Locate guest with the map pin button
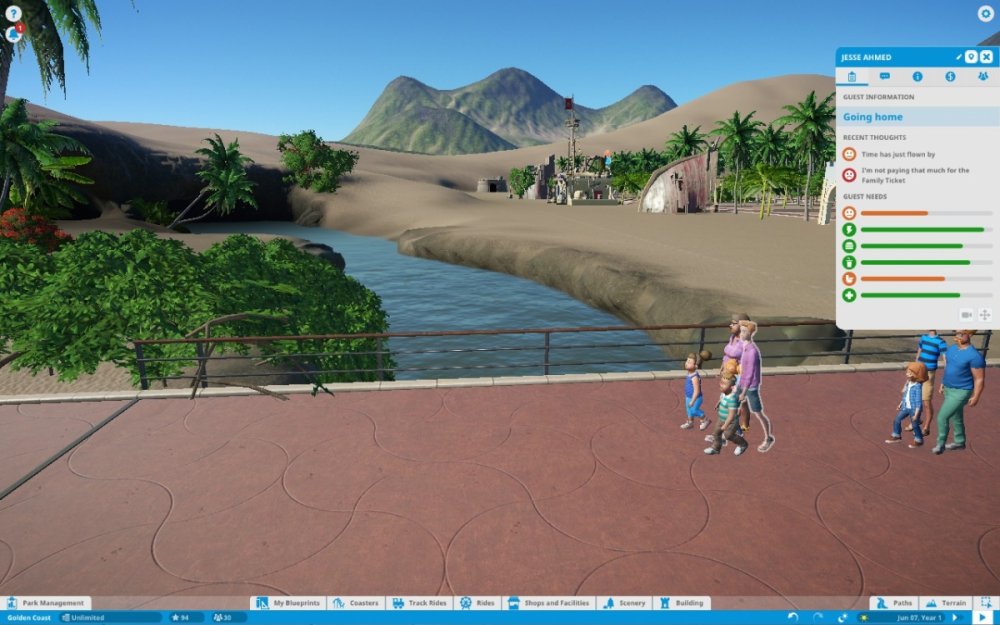Image resolution: width=1000 pixels, height=625 pixels. tap(971, 57)
